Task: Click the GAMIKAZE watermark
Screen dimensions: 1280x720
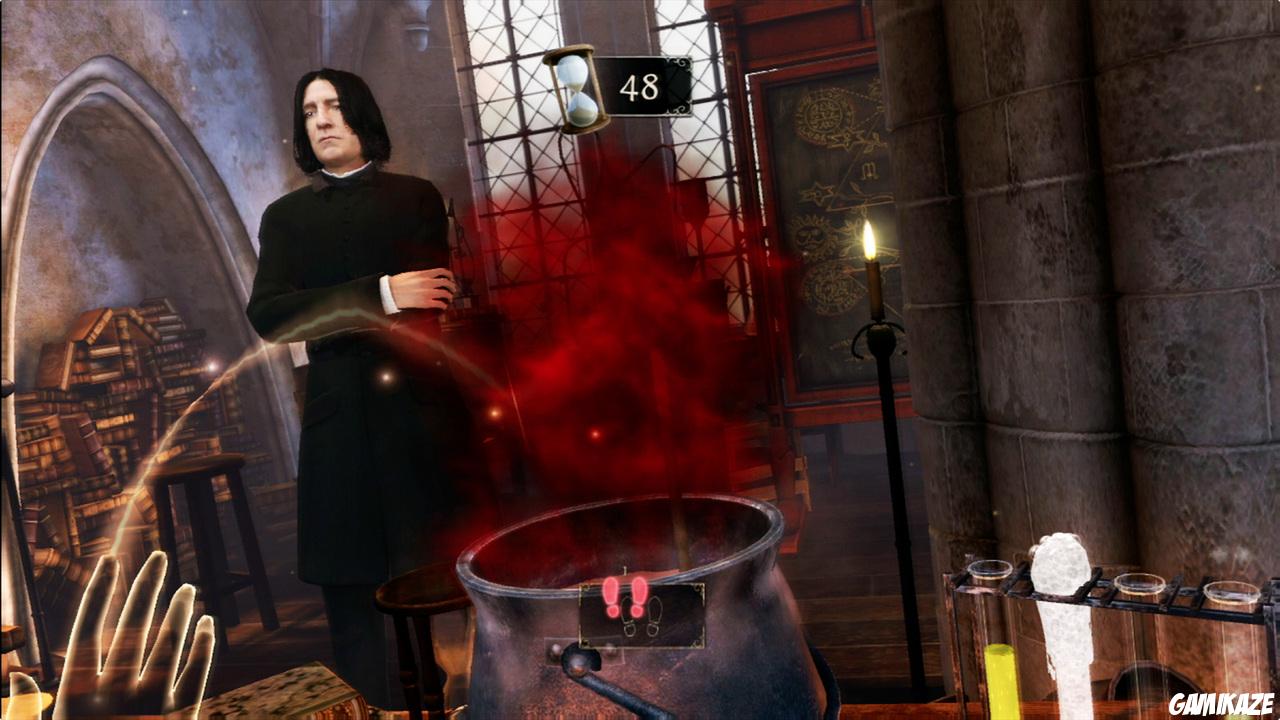Action: point(1220,702)
